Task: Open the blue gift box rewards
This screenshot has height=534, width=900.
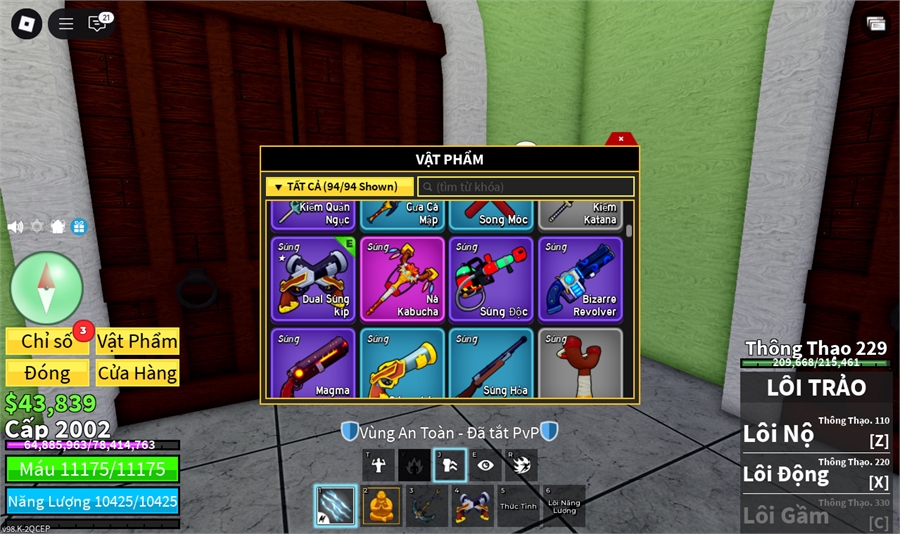Action: tap(79, 227)
